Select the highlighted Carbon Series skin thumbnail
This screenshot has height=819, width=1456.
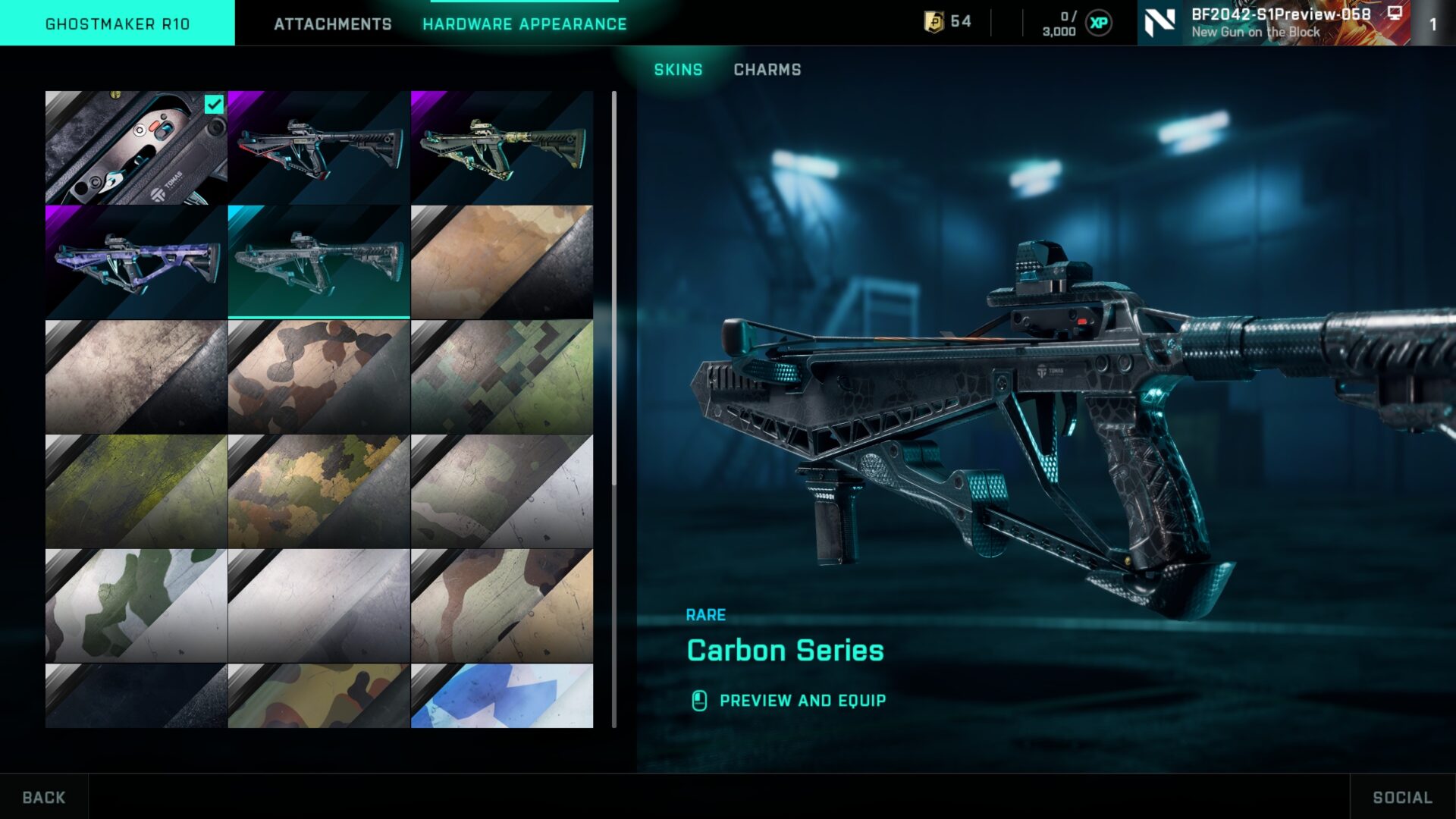click(x=318, y=262)
